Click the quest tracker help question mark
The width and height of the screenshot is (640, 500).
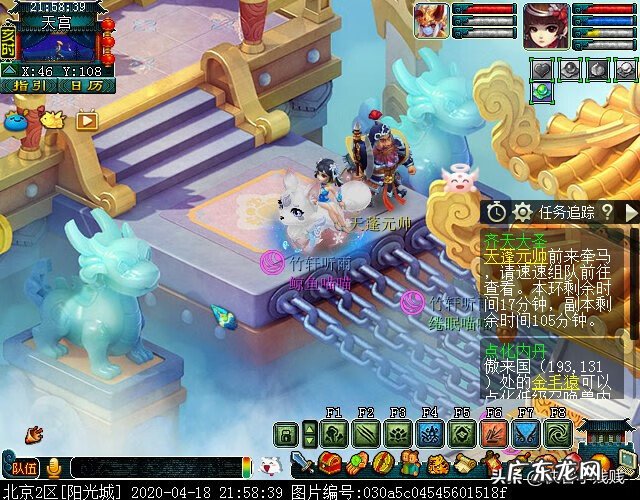606,212
